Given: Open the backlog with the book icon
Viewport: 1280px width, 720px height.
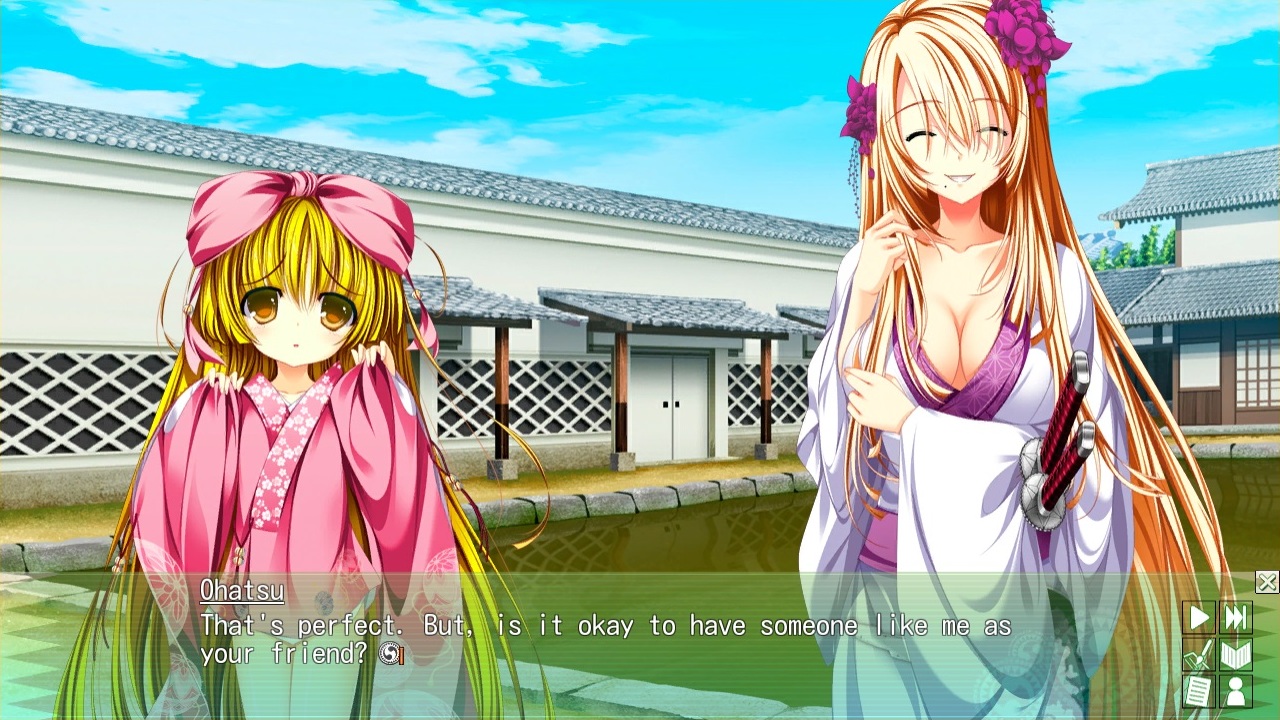Looking at the screenshot, I should (1235, 655).
